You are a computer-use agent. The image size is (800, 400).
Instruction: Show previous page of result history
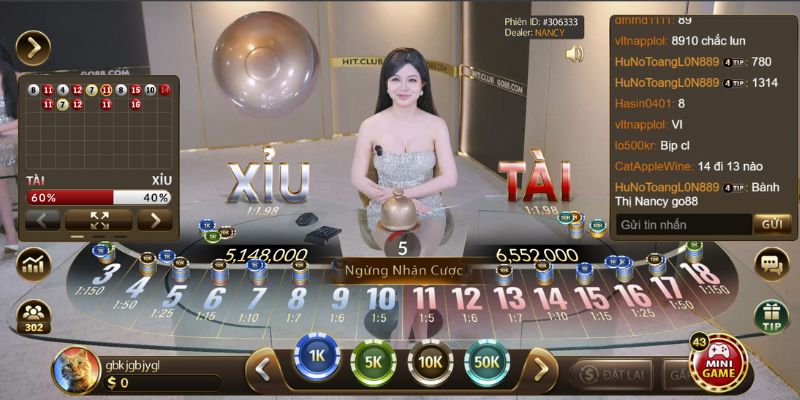42,220
